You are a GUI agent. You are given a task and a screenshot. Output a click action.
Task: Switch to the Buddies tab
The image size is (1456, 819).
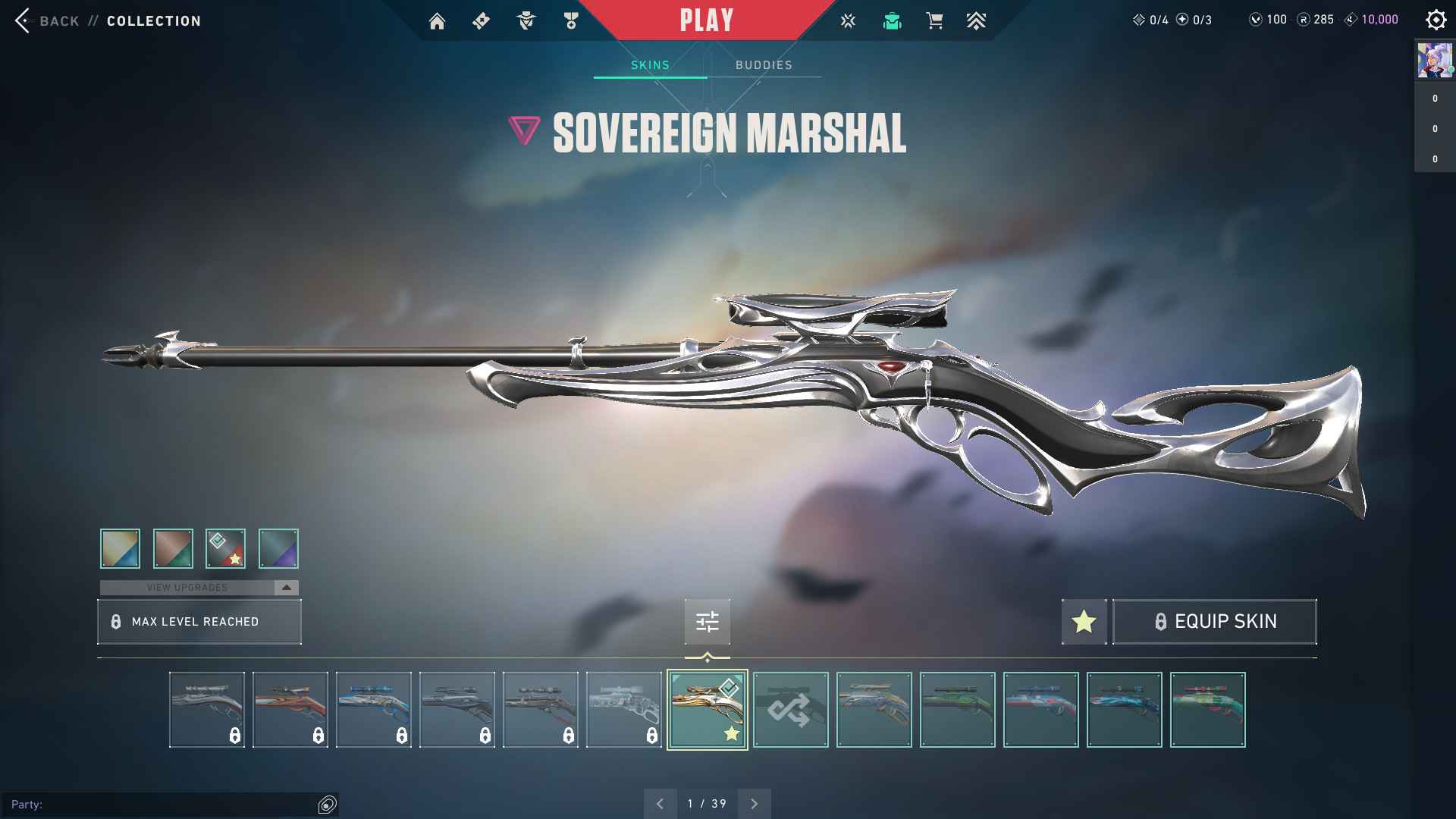coord(764,65)
